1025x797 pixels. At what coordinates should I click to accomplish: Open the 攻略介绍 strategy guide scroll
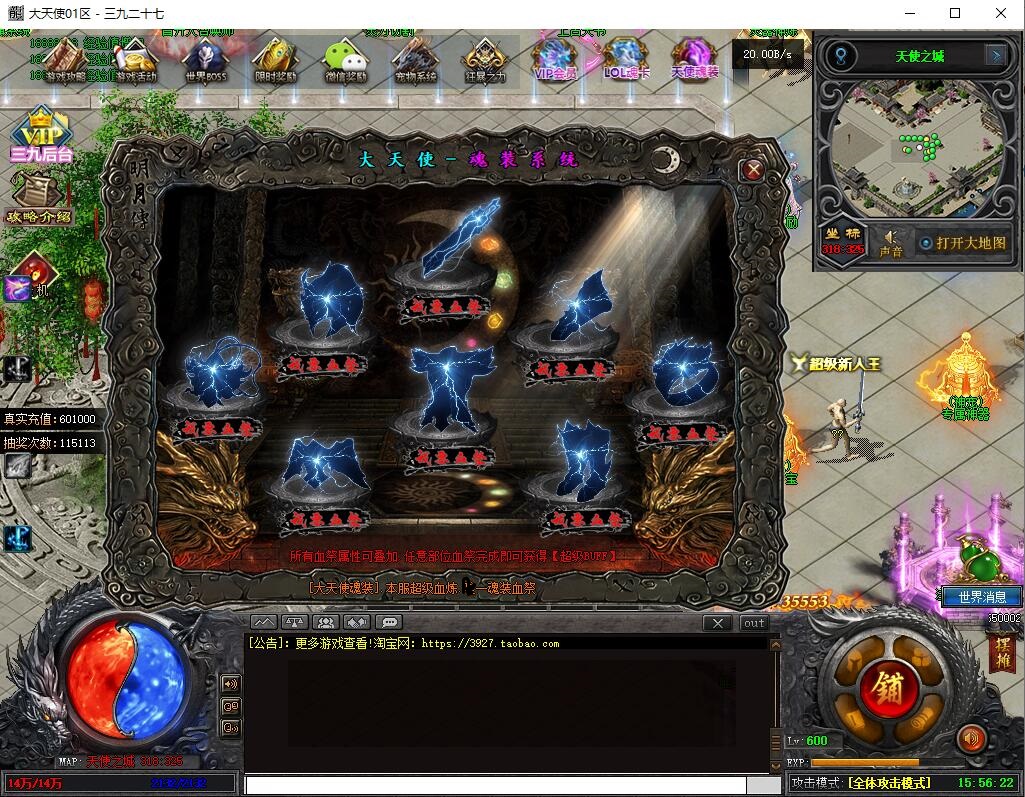pos(39,198)
